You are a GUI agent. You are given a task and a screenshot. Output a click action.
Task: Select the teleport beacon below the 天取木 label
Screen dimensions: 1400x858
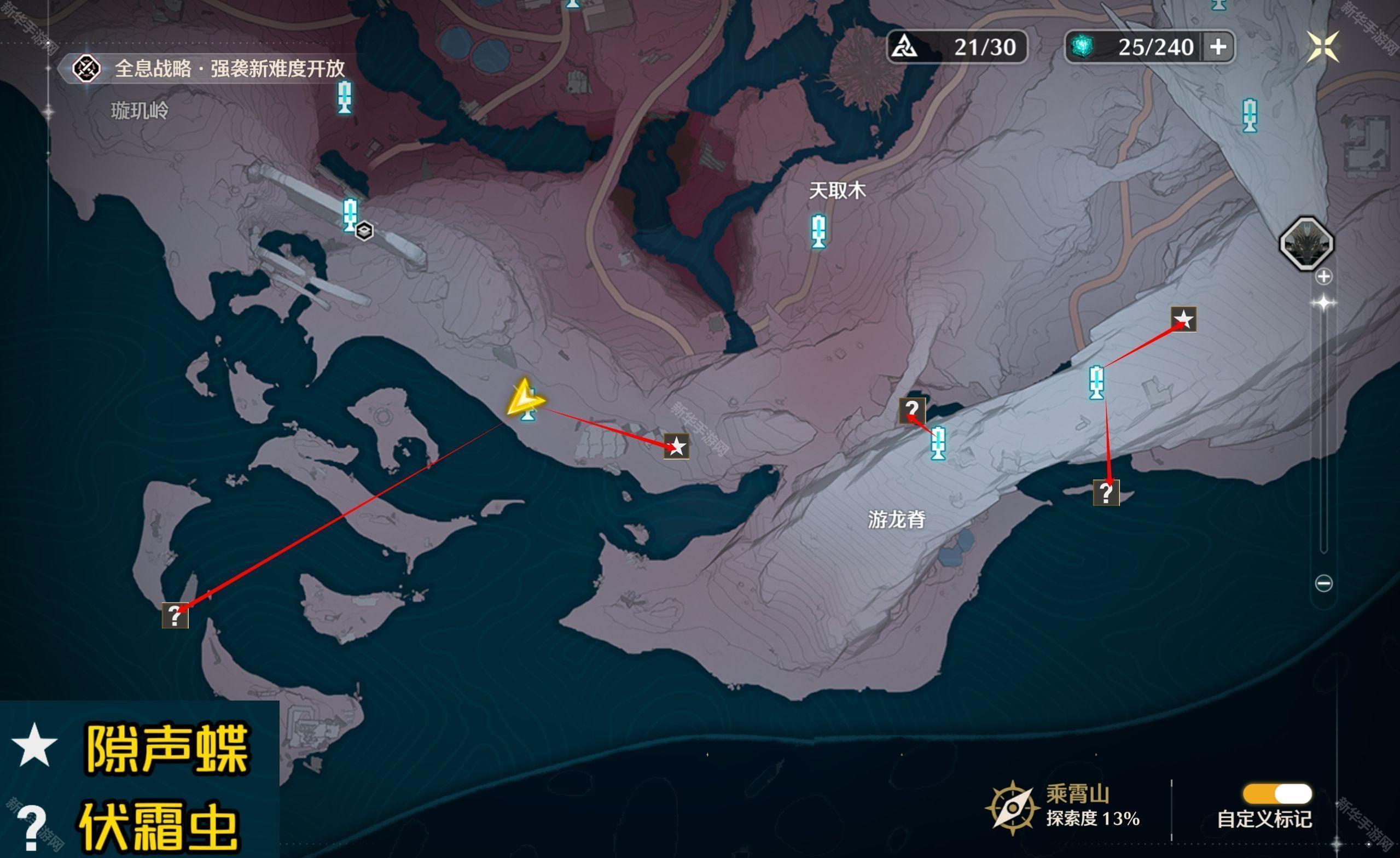818,231
